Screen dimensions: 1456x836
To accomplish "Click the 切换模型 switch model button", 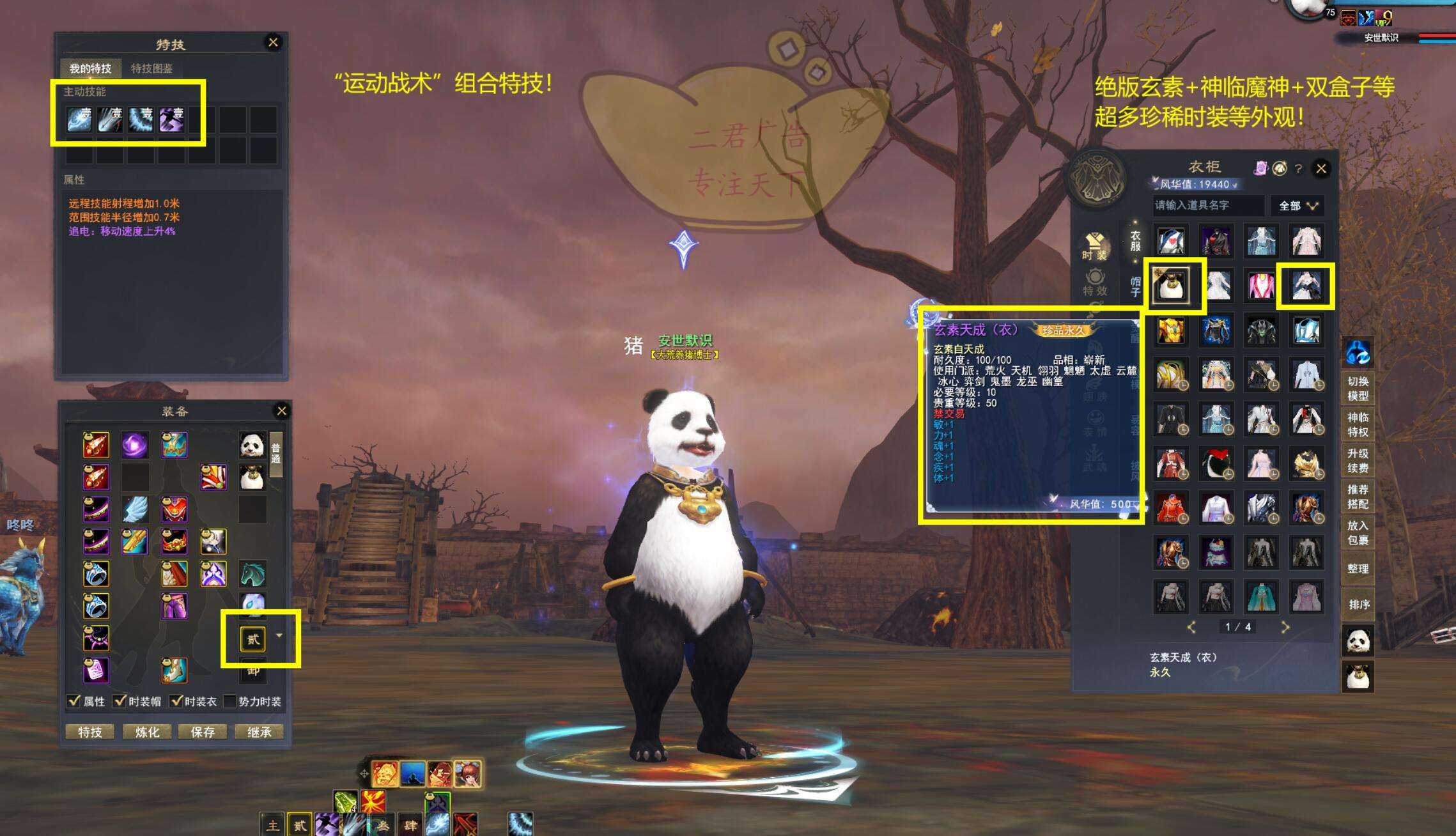I will (x=1358, y=389).
